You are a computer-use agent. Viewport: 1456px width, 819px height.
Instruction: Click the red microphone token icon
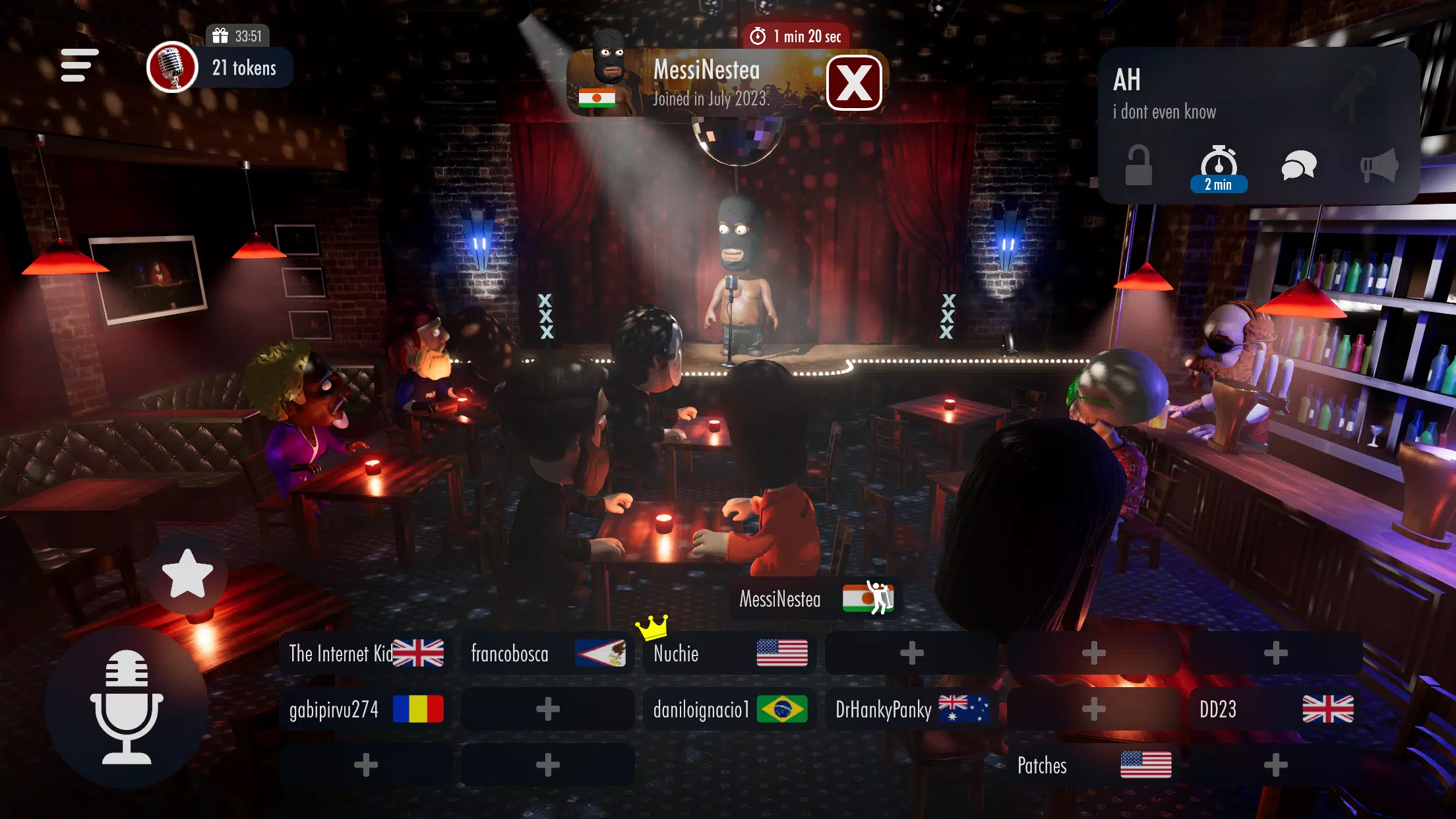coord(171,68)
